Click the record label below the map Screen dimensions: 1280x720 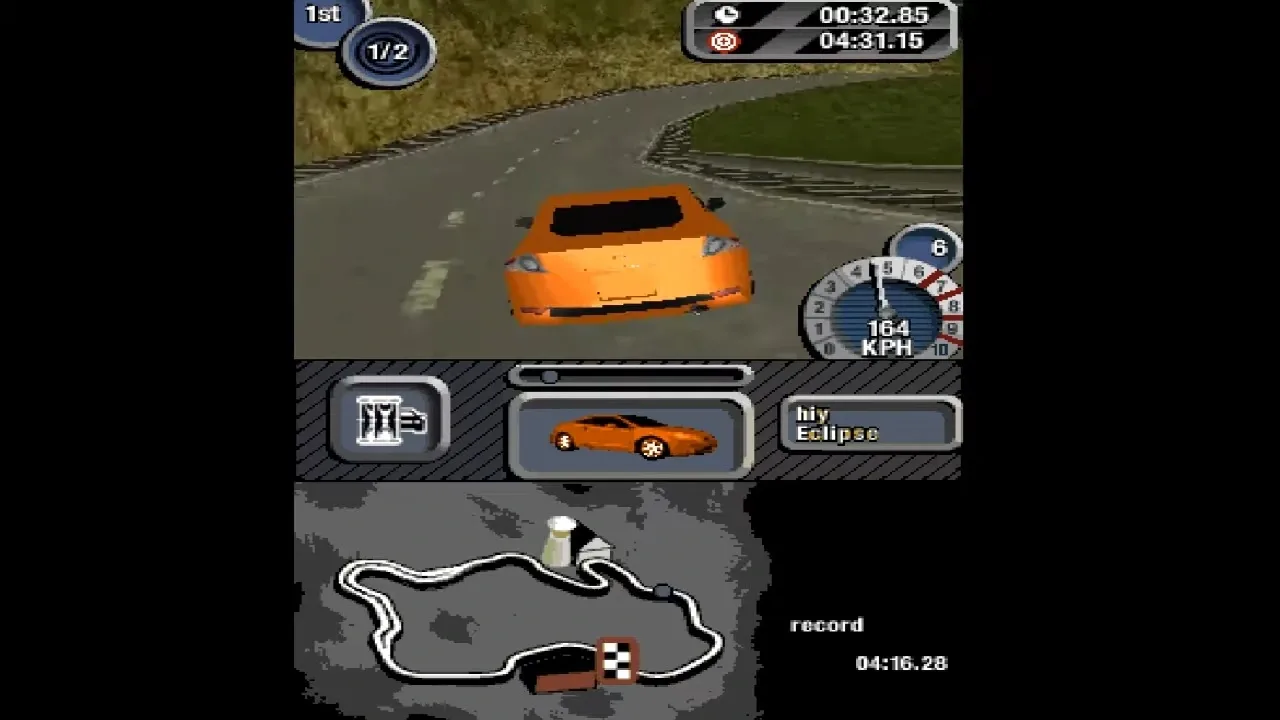pyautogui.click(x=824, y=624)
